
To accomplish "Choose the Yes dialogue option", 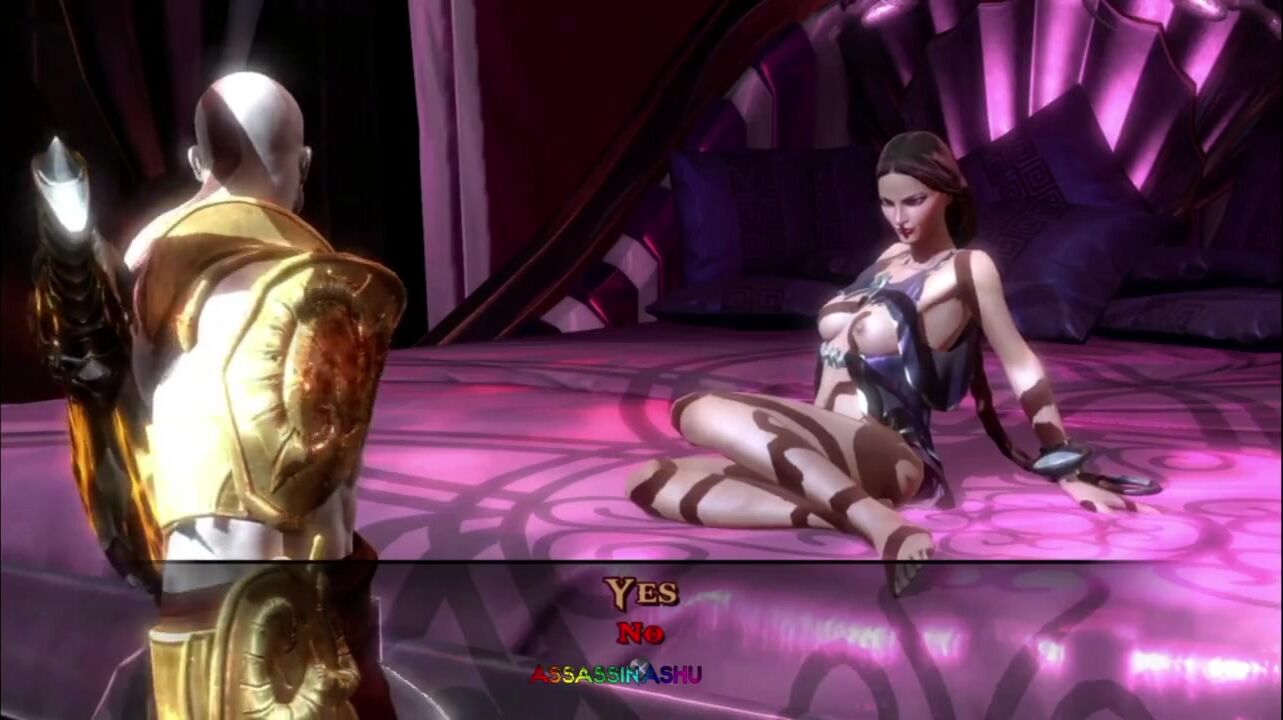I will [x=641, y=593].
